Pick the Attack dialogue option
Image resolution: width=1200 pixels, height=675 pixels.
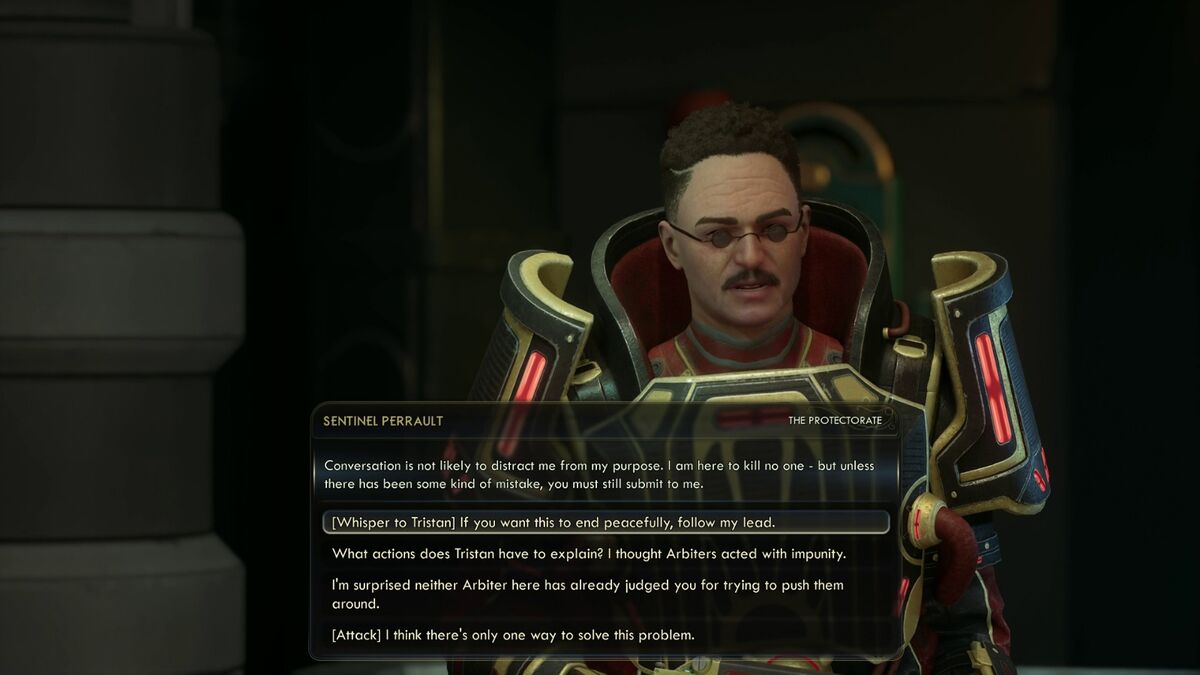tap(513, 635)
